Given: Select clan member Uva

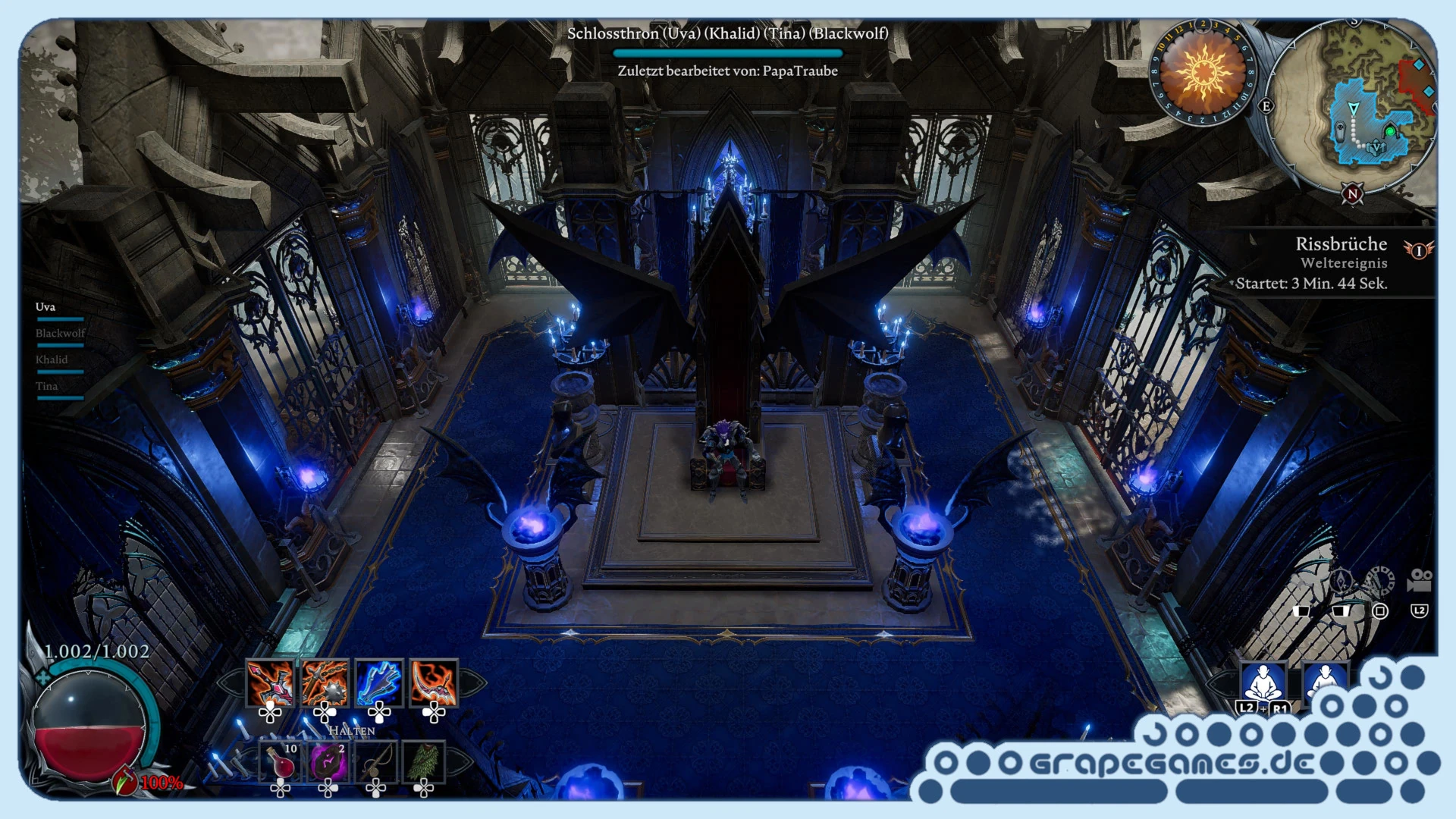Looking at the screenshot, I should (x=45, y=307).
